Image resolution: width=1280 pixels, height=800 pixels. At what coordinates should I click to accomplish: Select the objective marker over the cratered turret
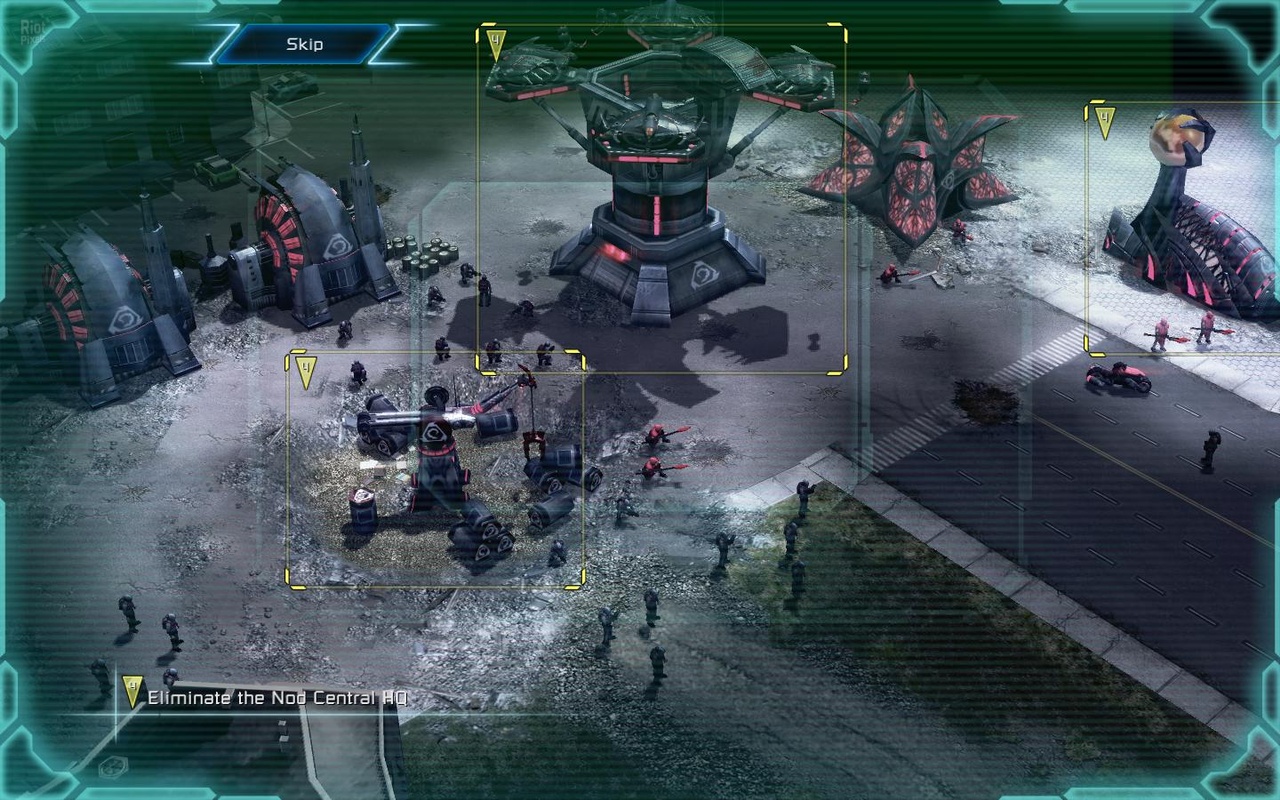point(306,372)
